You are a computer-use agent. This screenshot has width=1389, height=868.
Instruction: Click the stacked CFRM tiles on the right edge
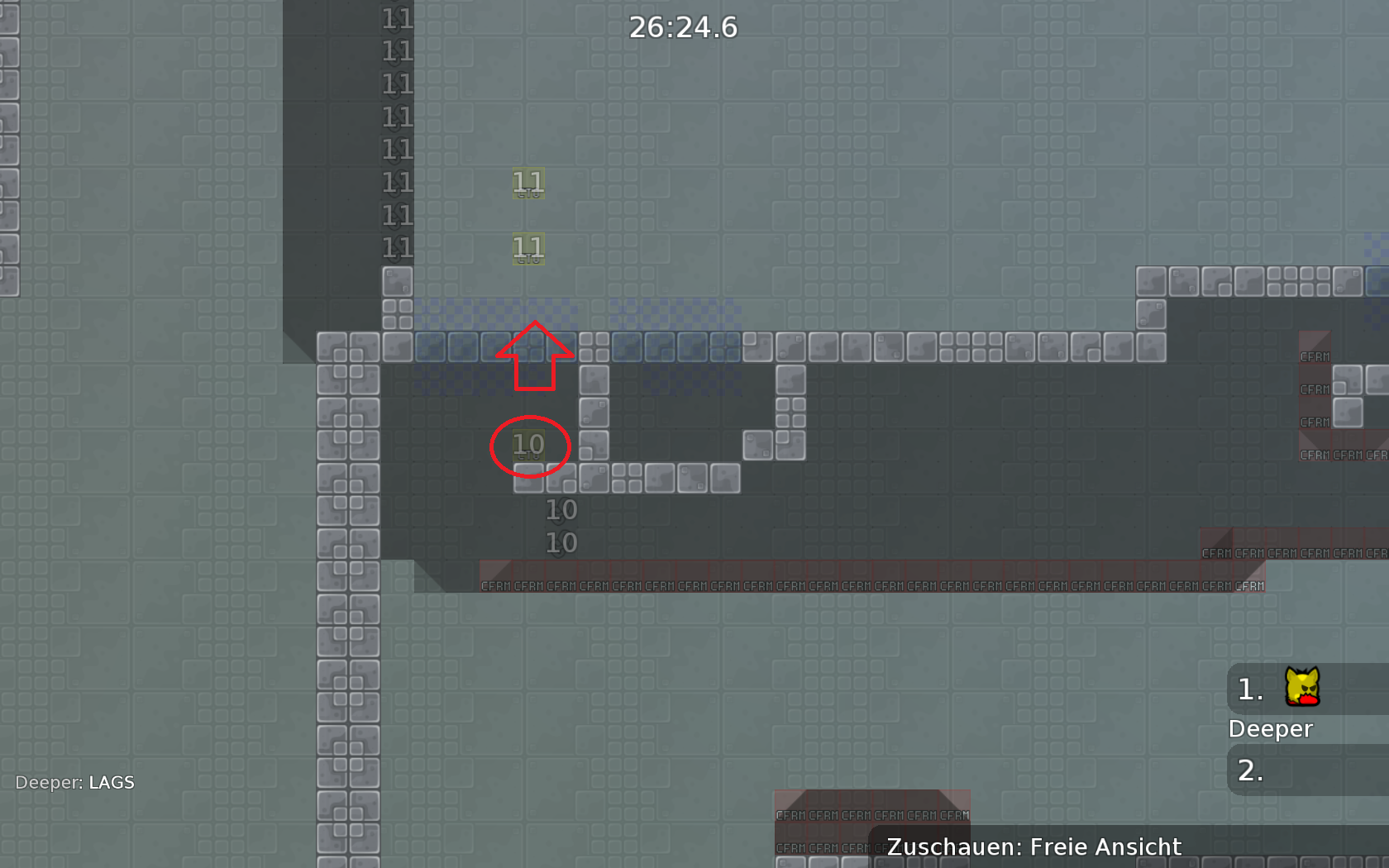click(x=1315, y=389)
